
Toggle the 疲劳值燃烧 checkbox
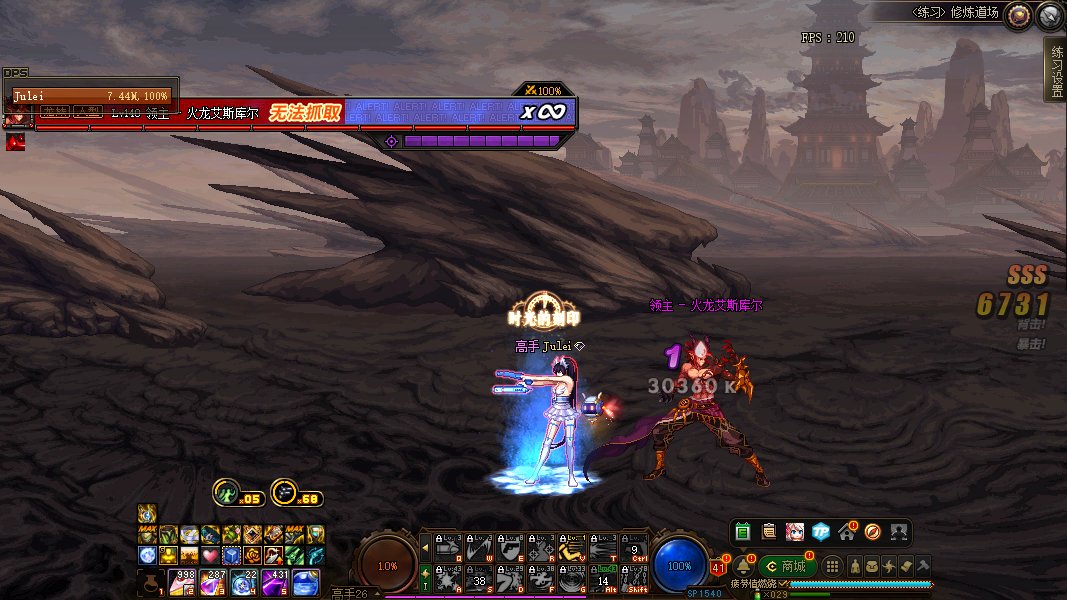pos(784,583)
